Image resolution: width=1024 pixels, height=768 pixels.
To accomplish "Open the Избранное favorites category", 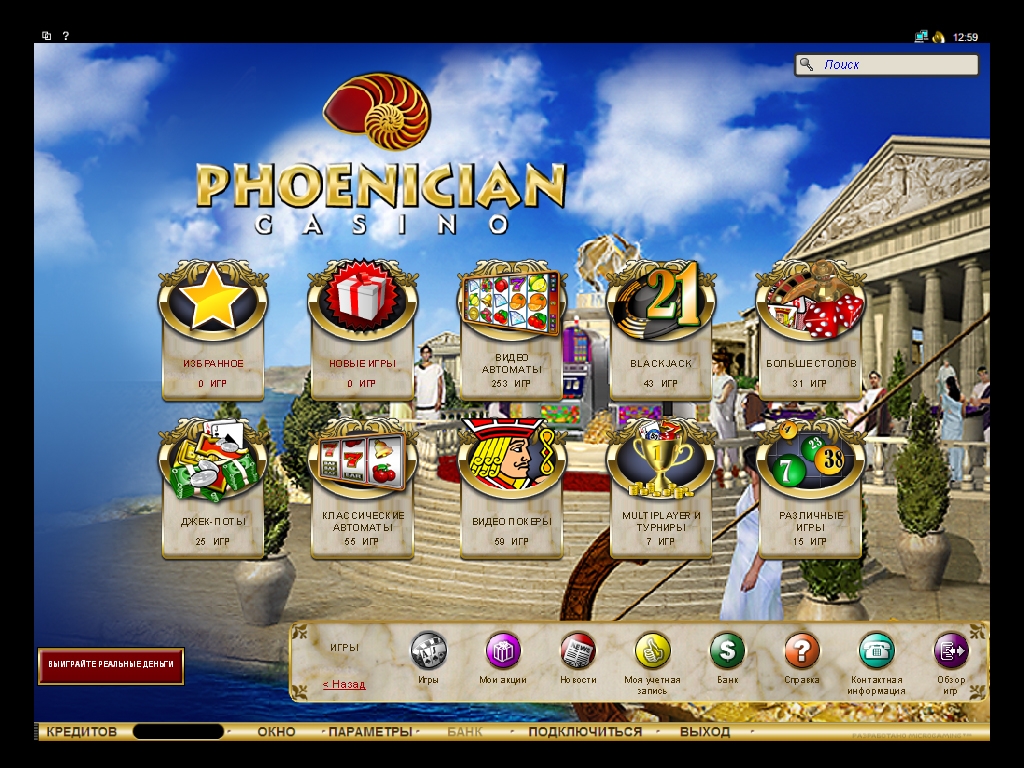I will coord(213,330).
